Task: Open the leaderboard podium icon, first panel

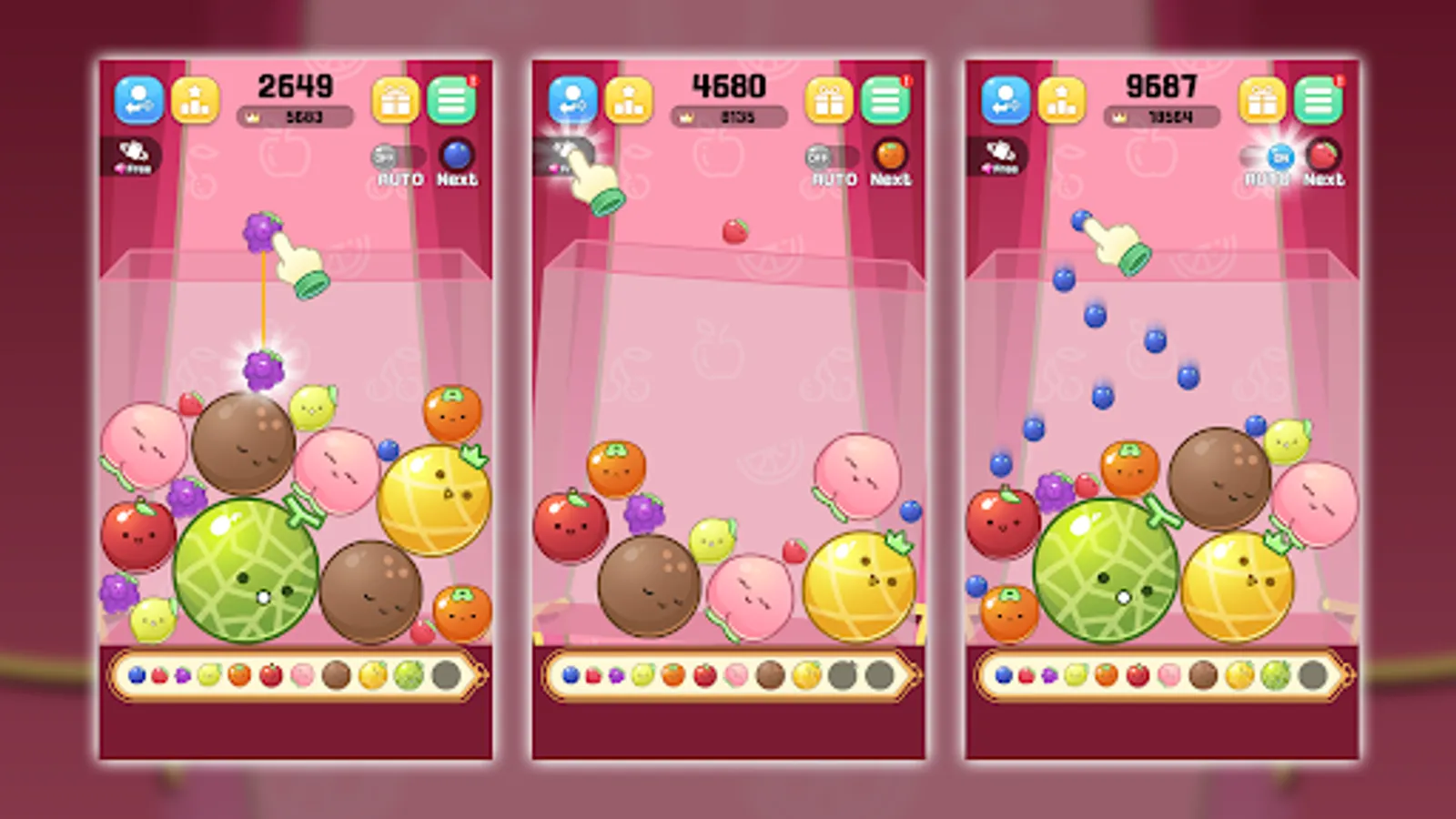Action: (195, 100)
